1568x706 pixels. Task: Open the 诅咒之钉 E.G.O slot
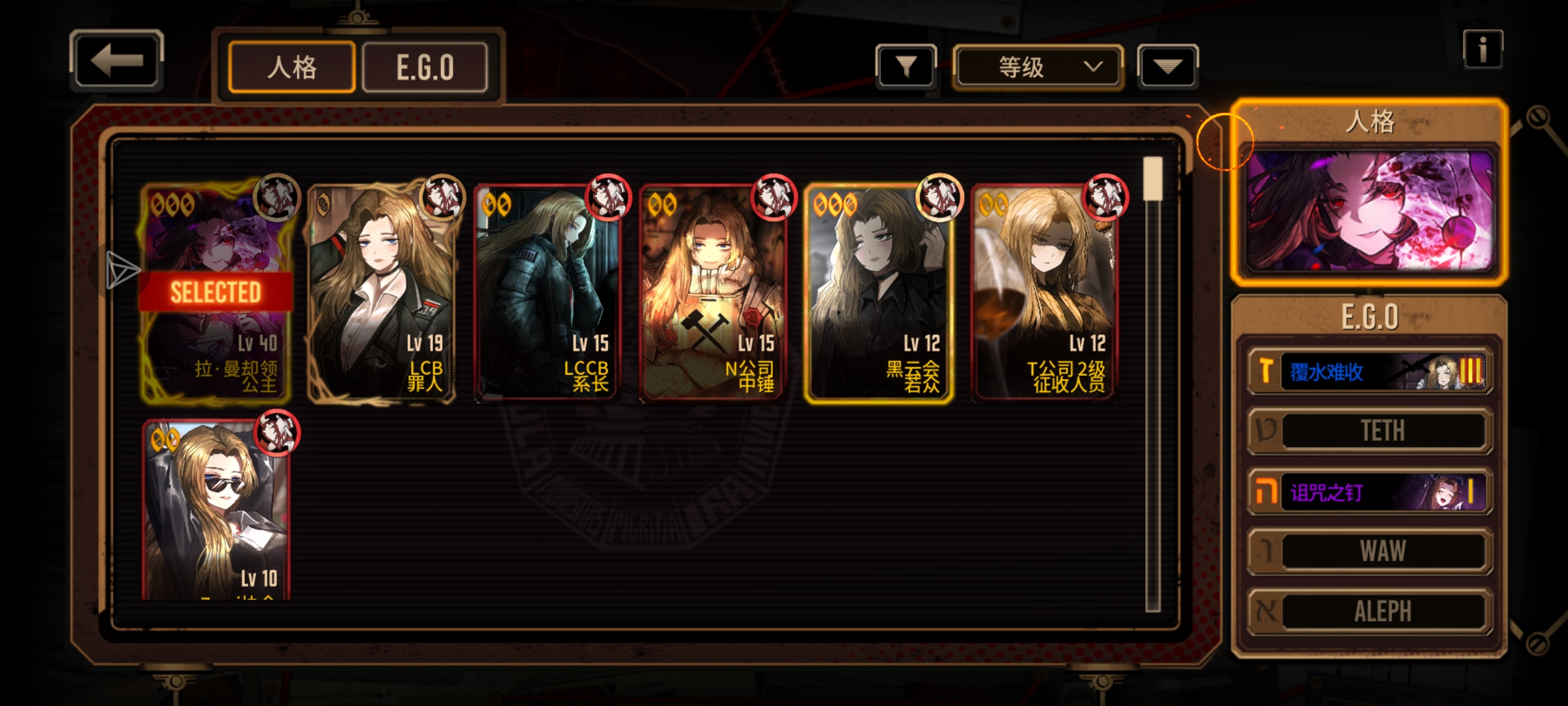pyautogui.click(x=1371, y=492)
